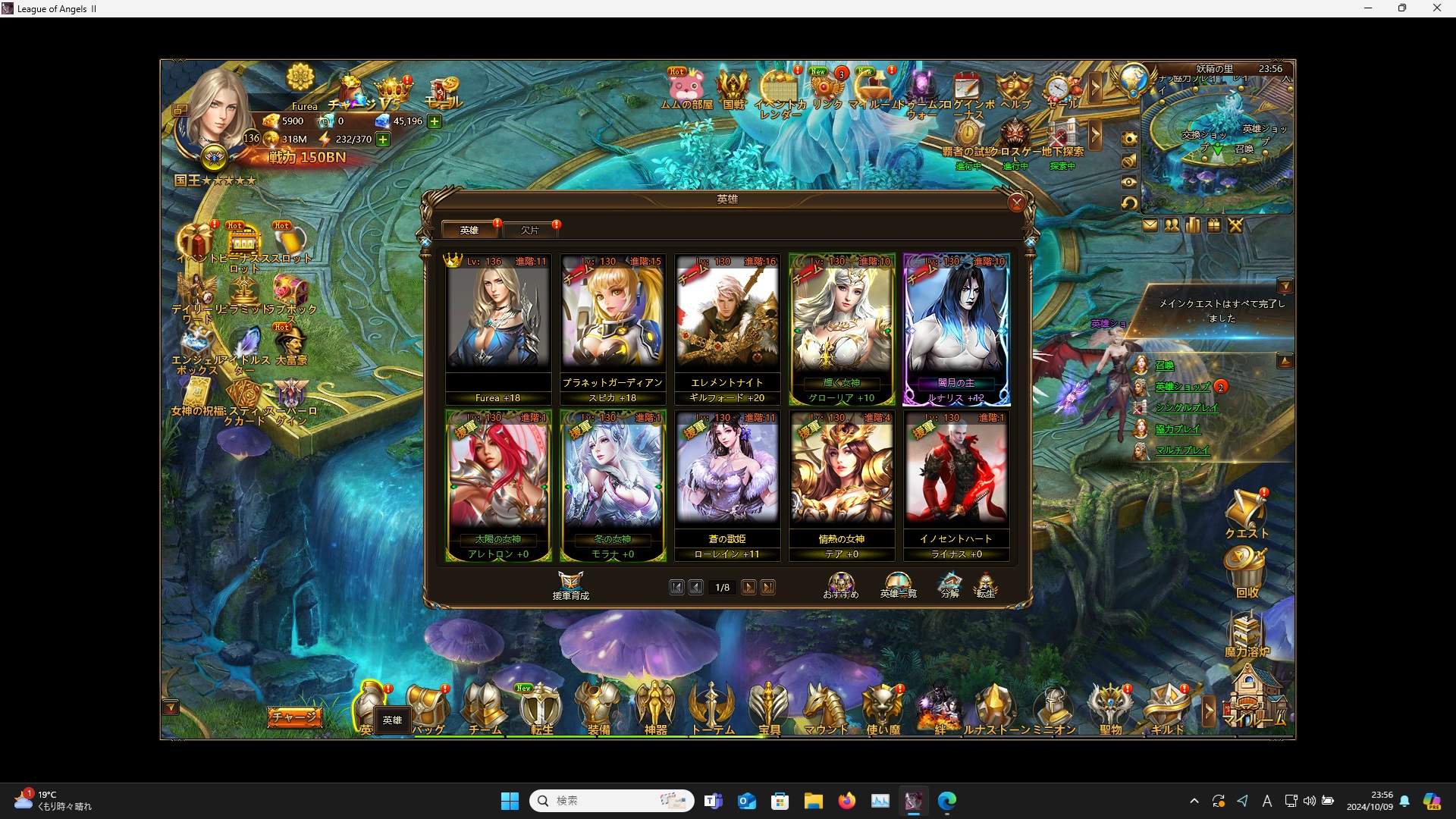1456x819 pixels.
Task: Collapse the quest tracker yellow arrow
Action: [1287, 286]
